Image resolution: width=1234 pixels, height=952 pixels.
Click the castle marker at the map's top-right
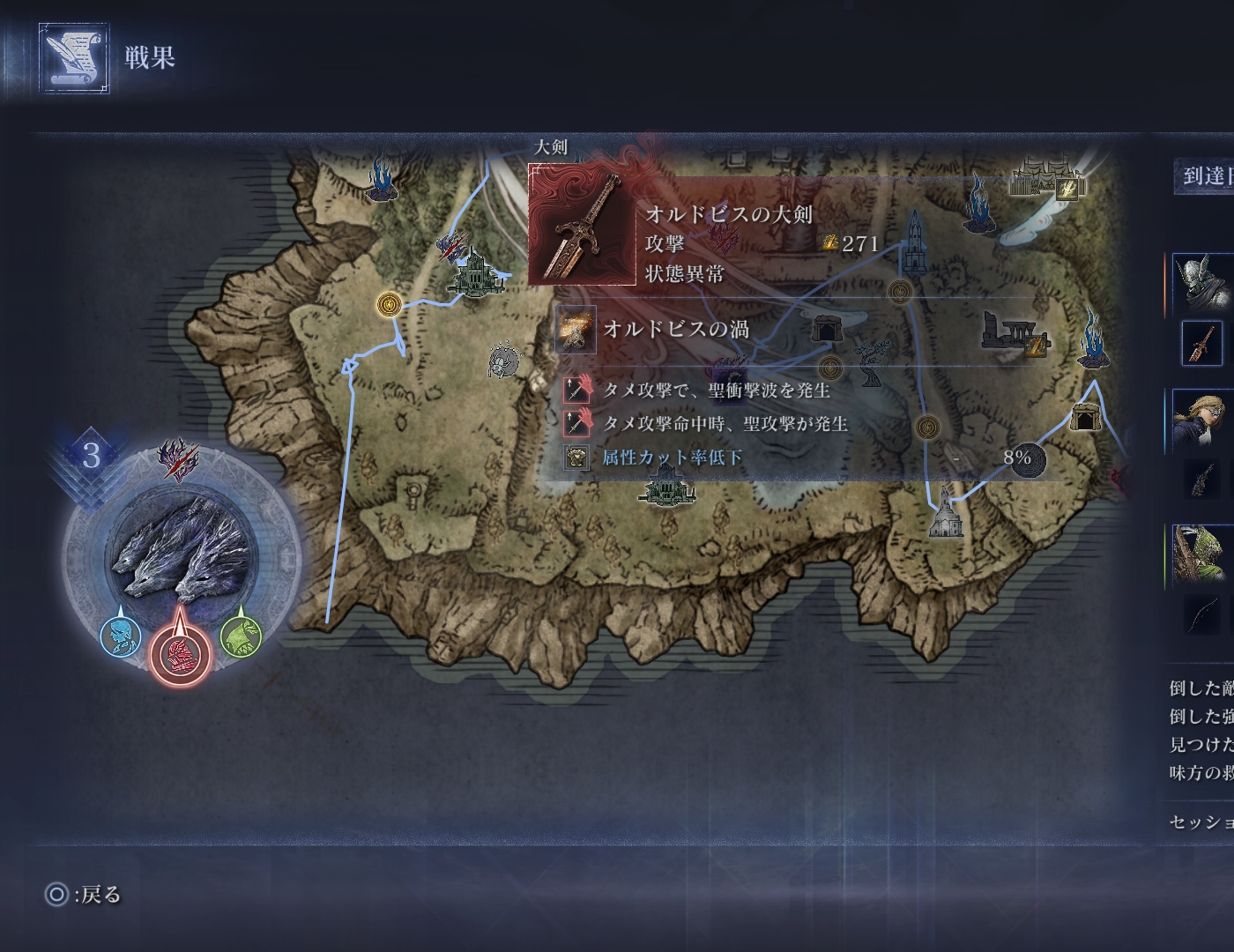1046,179
